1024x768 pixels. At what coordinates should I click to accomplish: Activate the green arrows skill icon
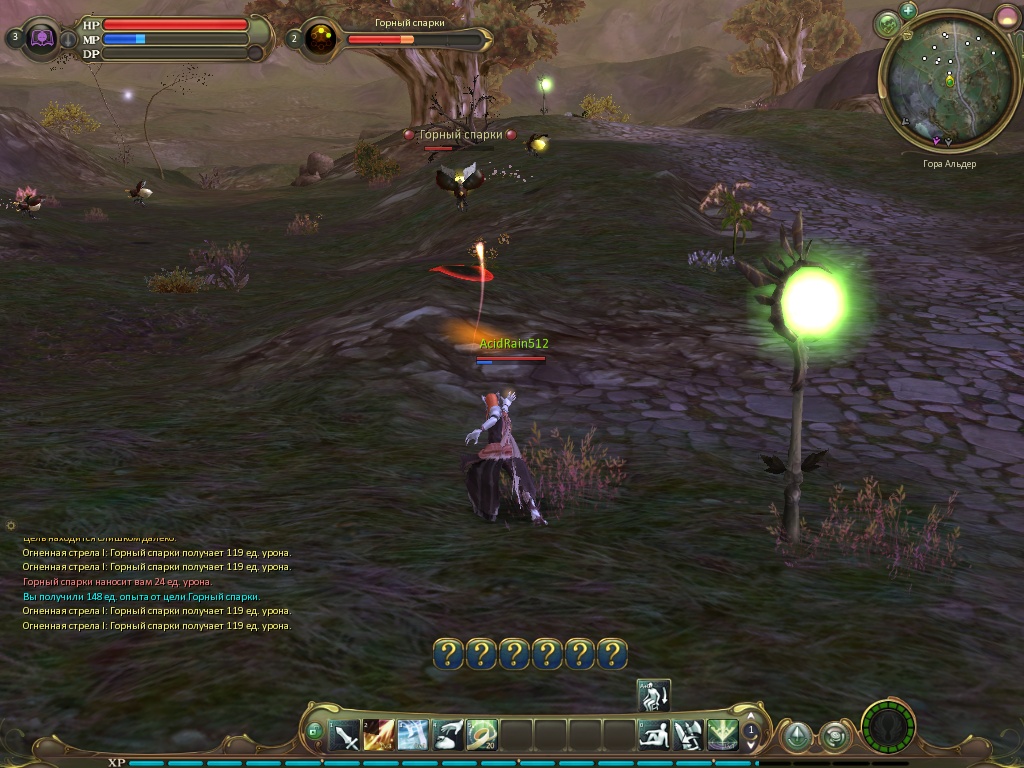[x=722, y=736]
